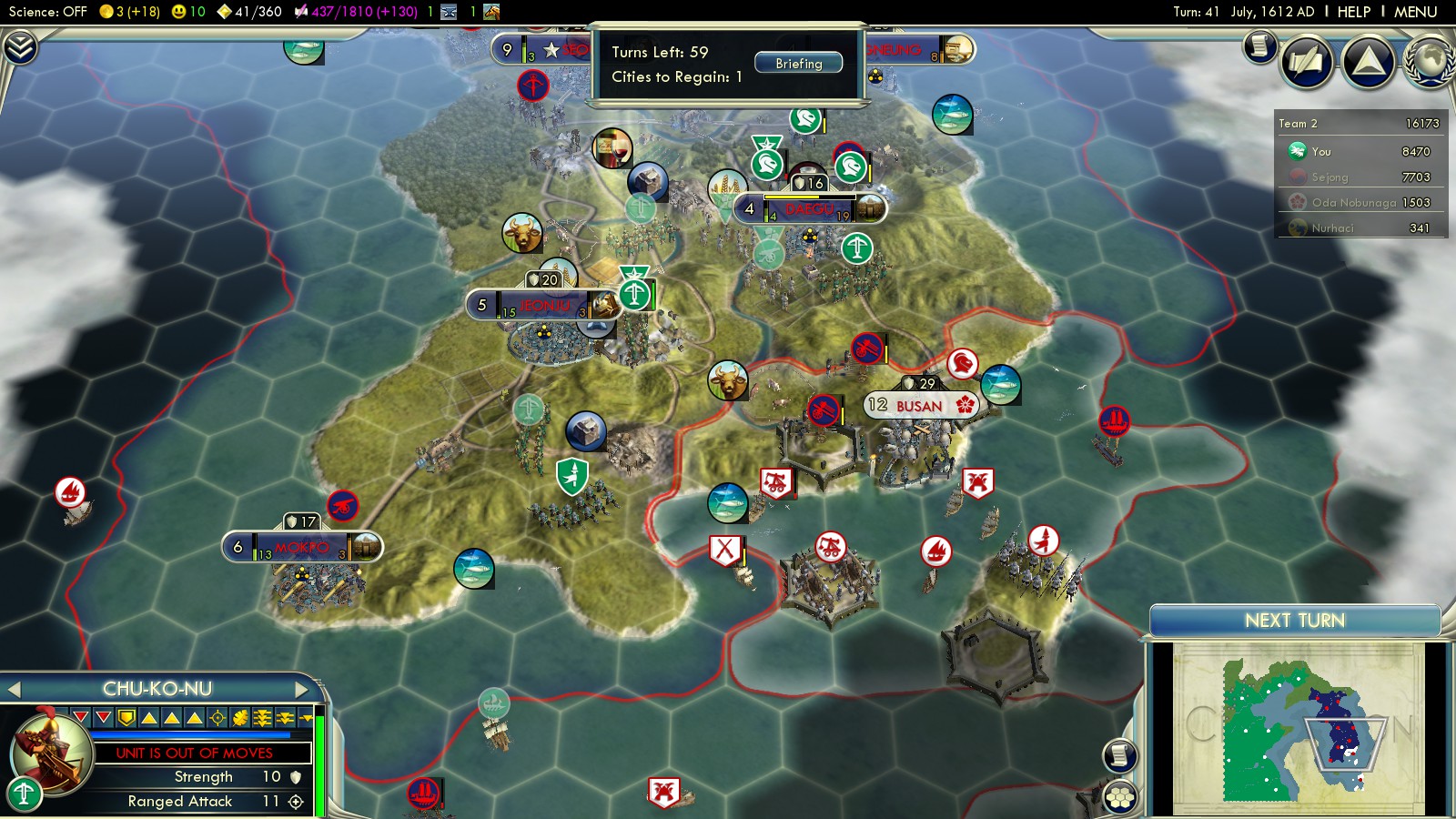Click the Chu-Ko-Nu unit portrait
This screenshot has width=1456, height=819.
(51, 752)
